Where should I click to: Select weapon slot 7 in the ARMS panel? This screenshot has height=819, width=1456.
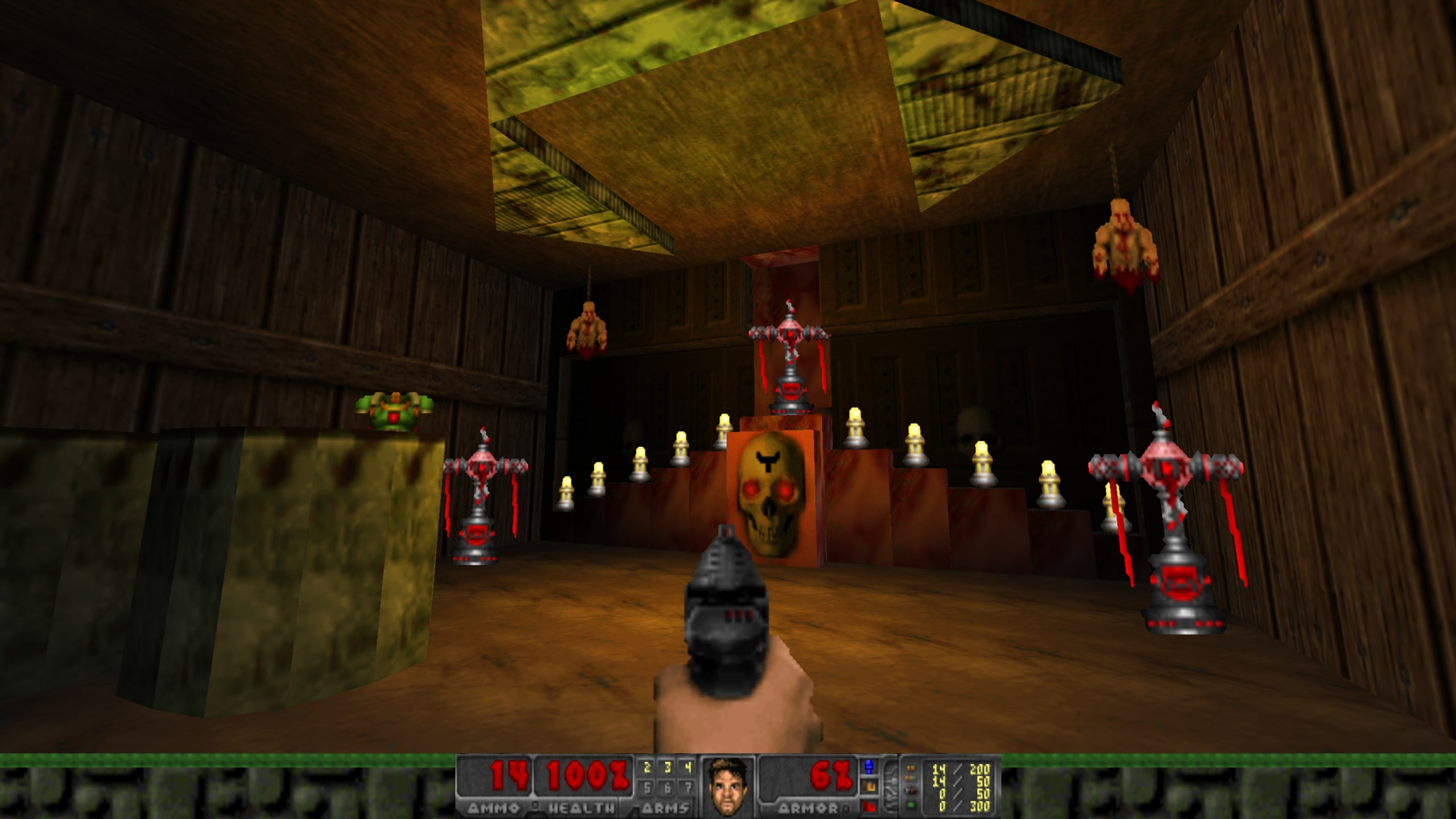(689, 788)
